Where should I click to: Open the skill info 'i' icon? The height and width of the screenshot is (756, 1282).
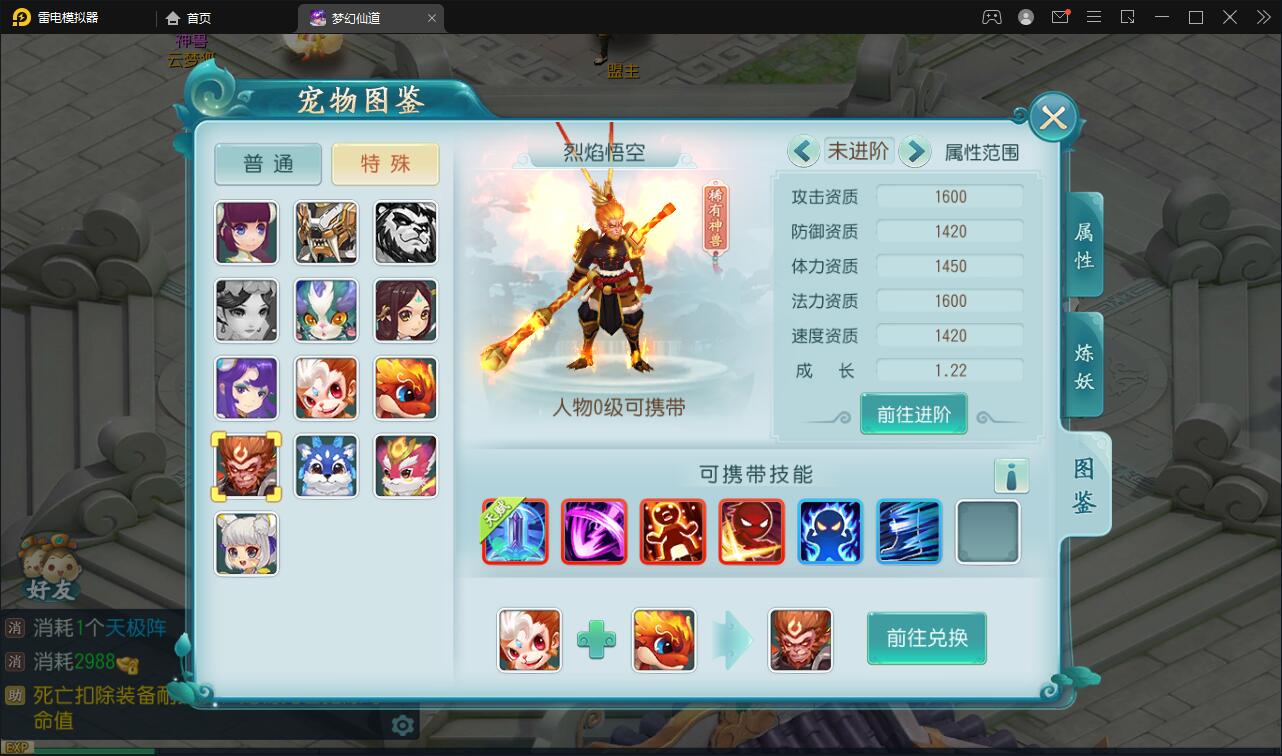tap(1012, 476)
